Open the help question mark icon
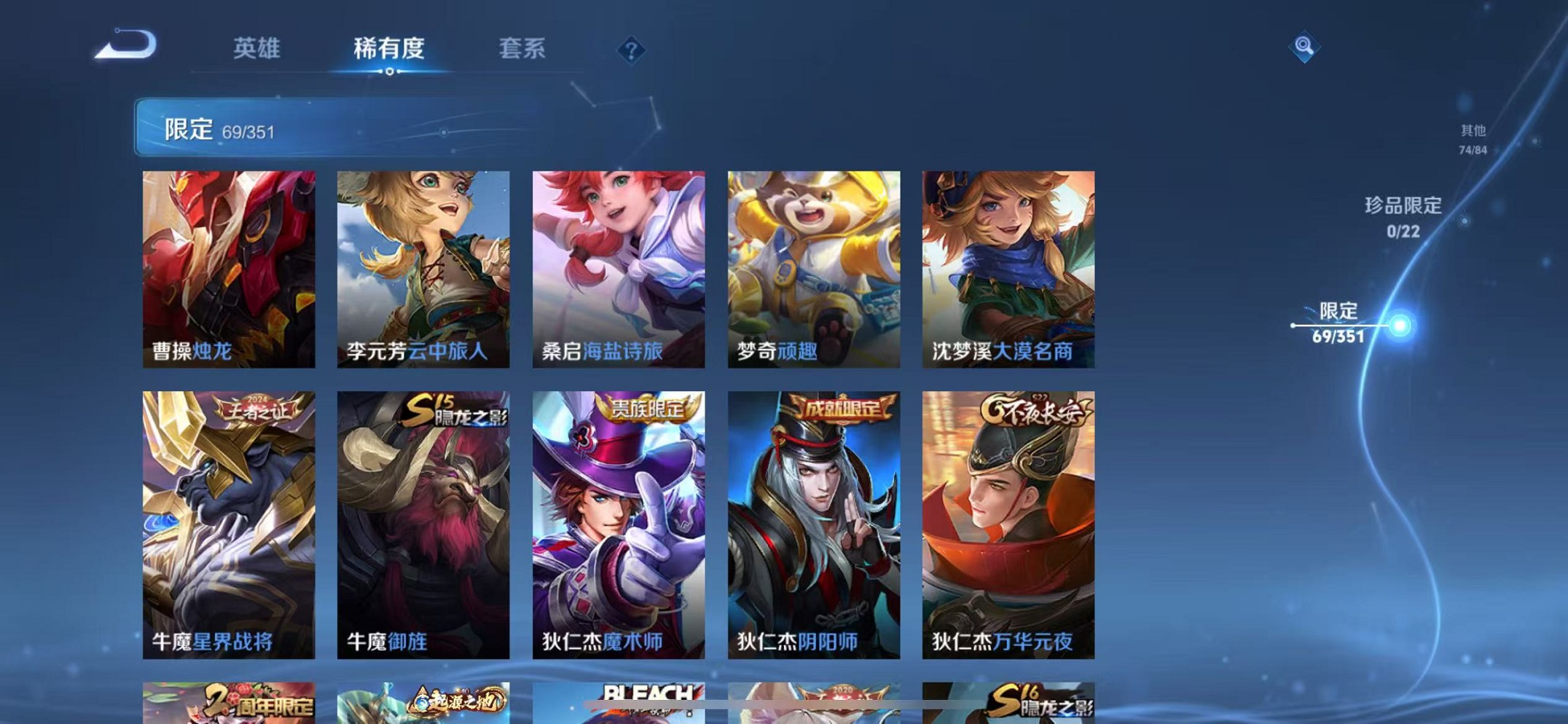This screenshot has width=1568, height=724. (630, 51)
